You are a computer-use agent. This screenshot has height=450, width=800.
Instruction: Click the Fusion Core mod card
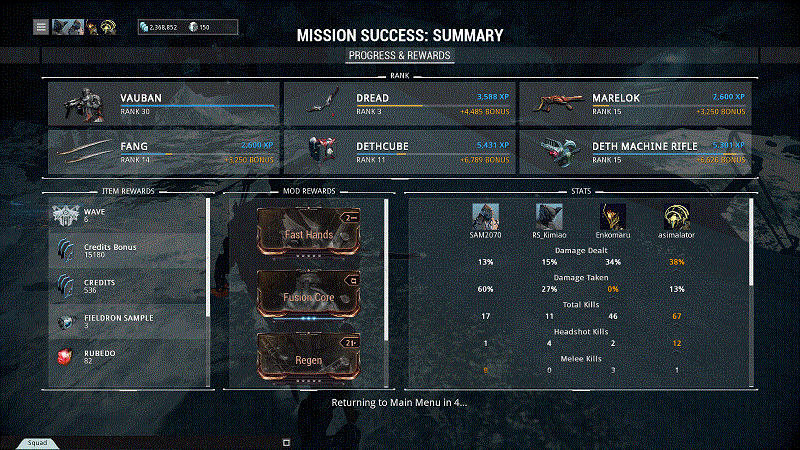(309, 295)
